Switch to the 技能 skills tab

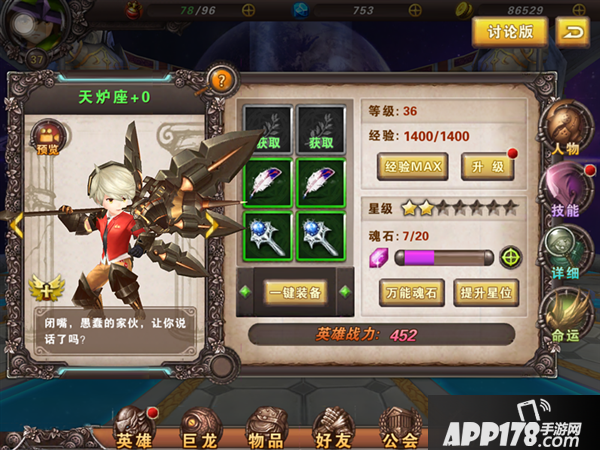pyautogui.click(x=565, y=189)
